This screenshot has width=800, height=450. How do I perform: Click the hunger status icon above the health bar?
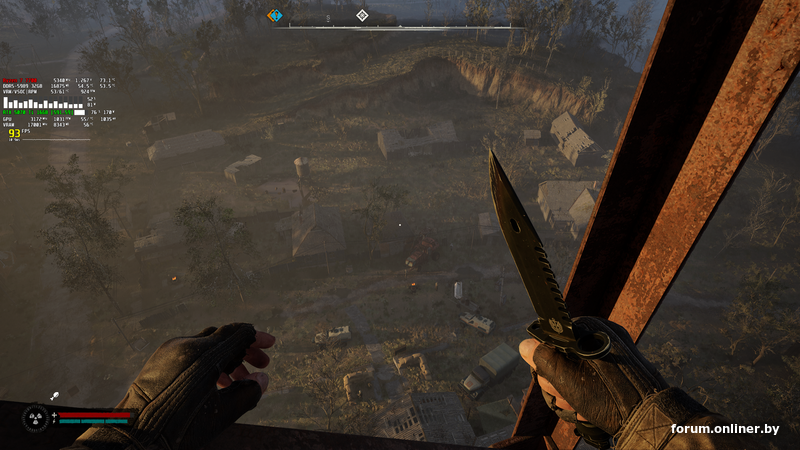(x=53, y=398)
